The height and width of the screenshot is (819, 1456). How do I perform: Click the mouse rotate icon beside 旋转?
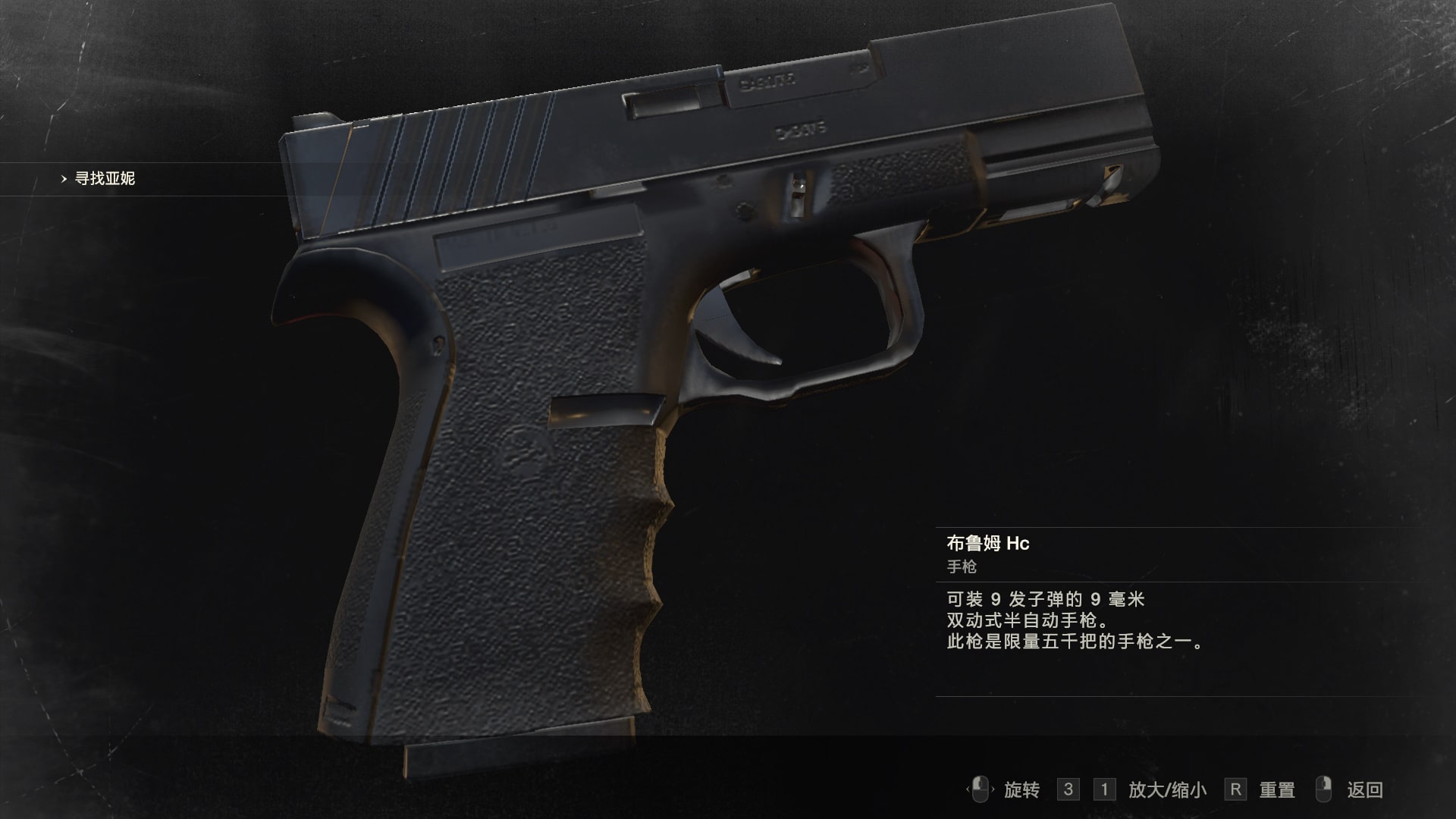tap(981, 789)
